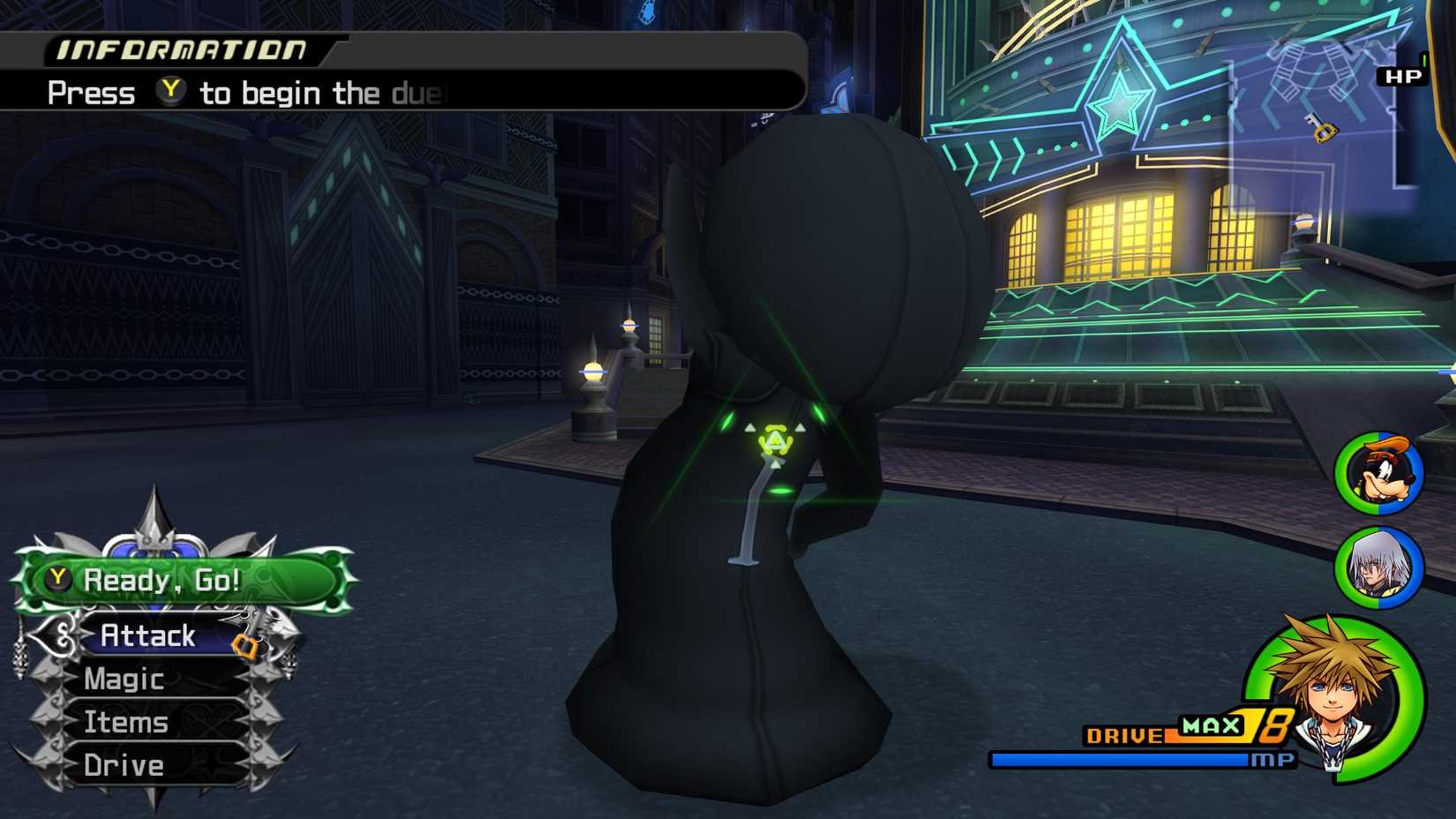Click the Press Y to begin the duel message
The height and width of the screenshot is (819, 1456).
click(x=247, y=91)
